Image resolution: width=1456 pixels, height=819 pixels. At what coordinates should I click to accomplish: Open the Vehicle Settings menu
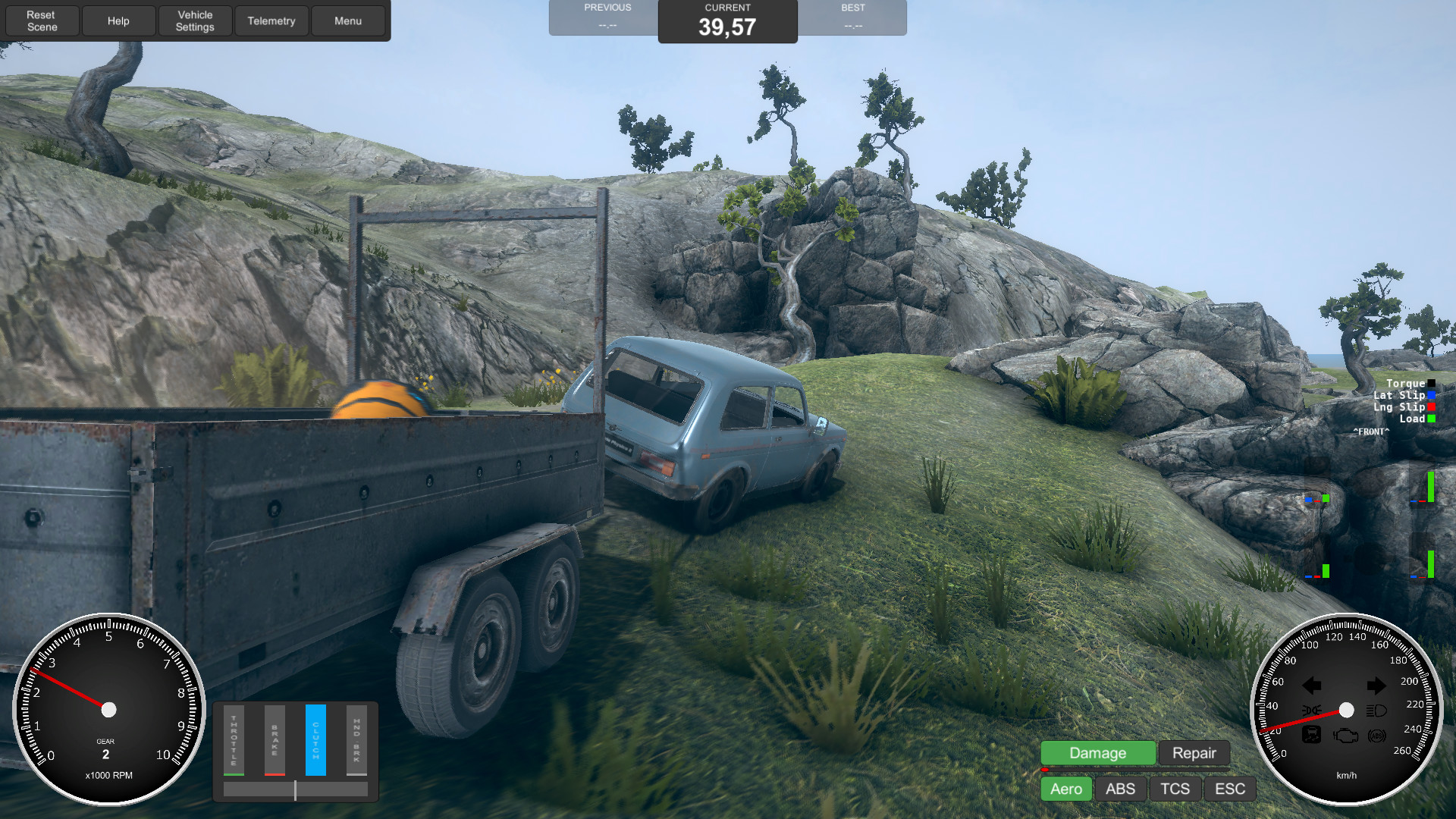[x=195, y=20]
